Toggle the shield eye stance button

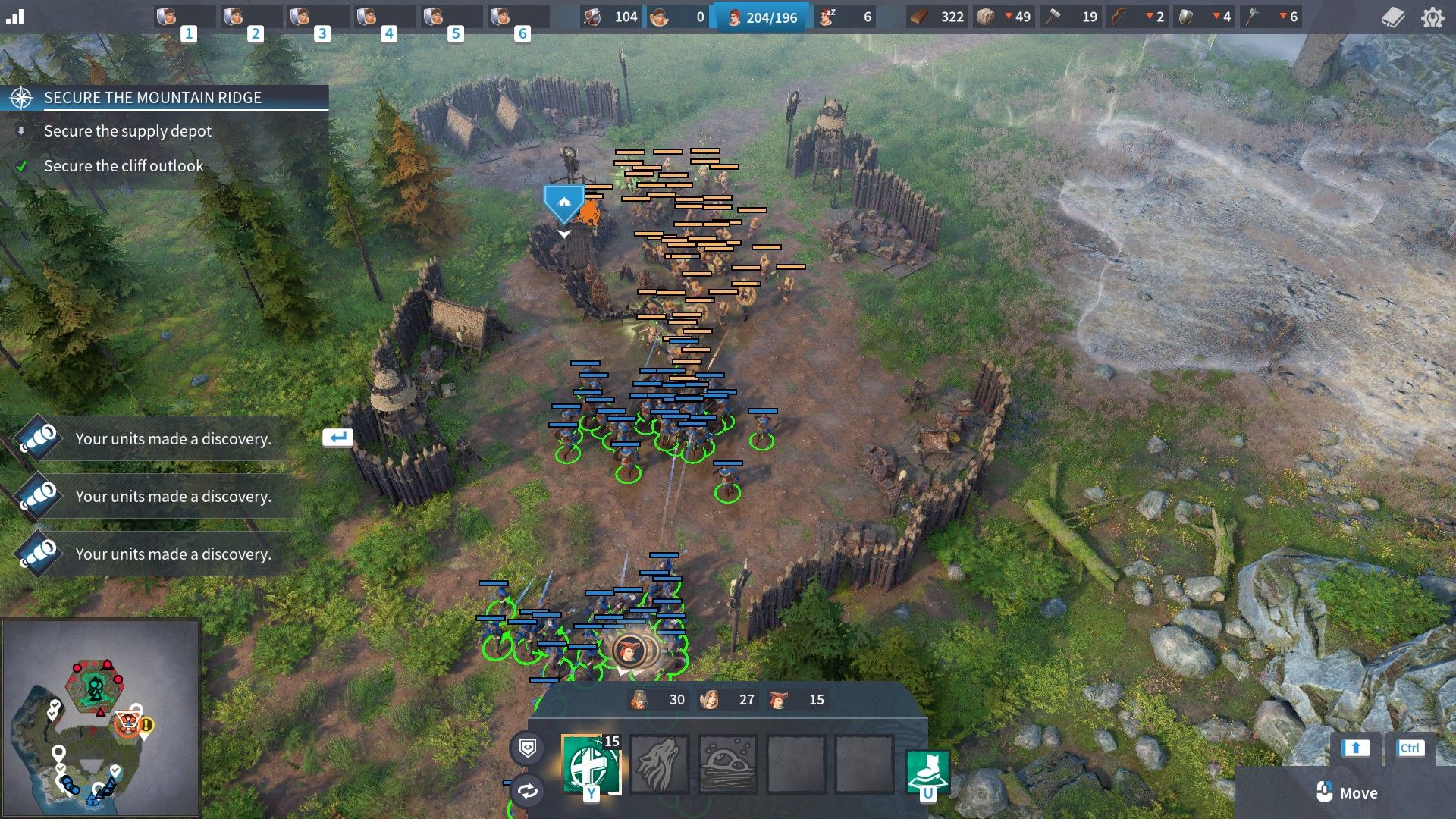tap(528, 748)
